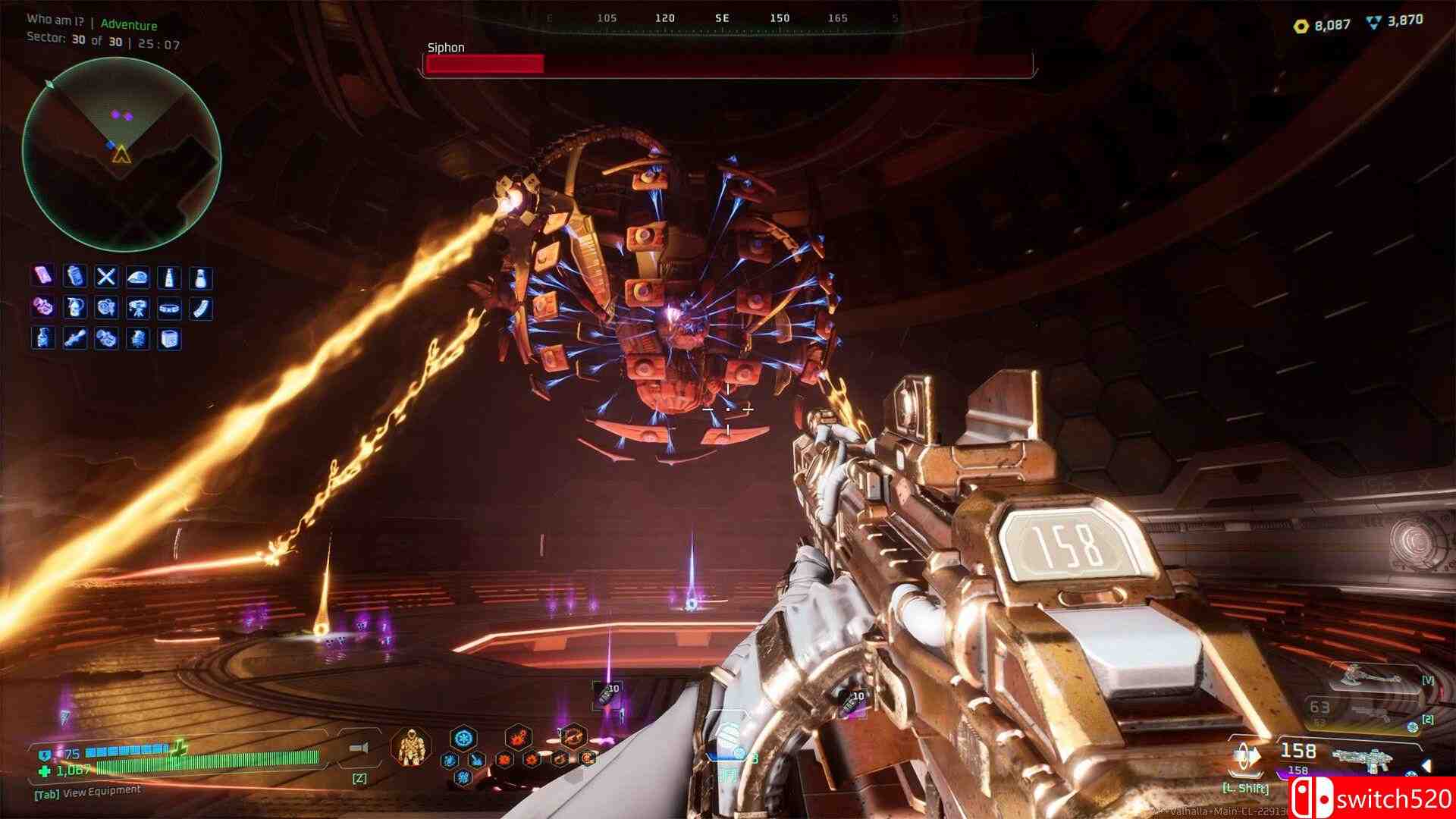Select the large orange explosion ability
This screenshot has width=1456, height=819.
point(519,738)
